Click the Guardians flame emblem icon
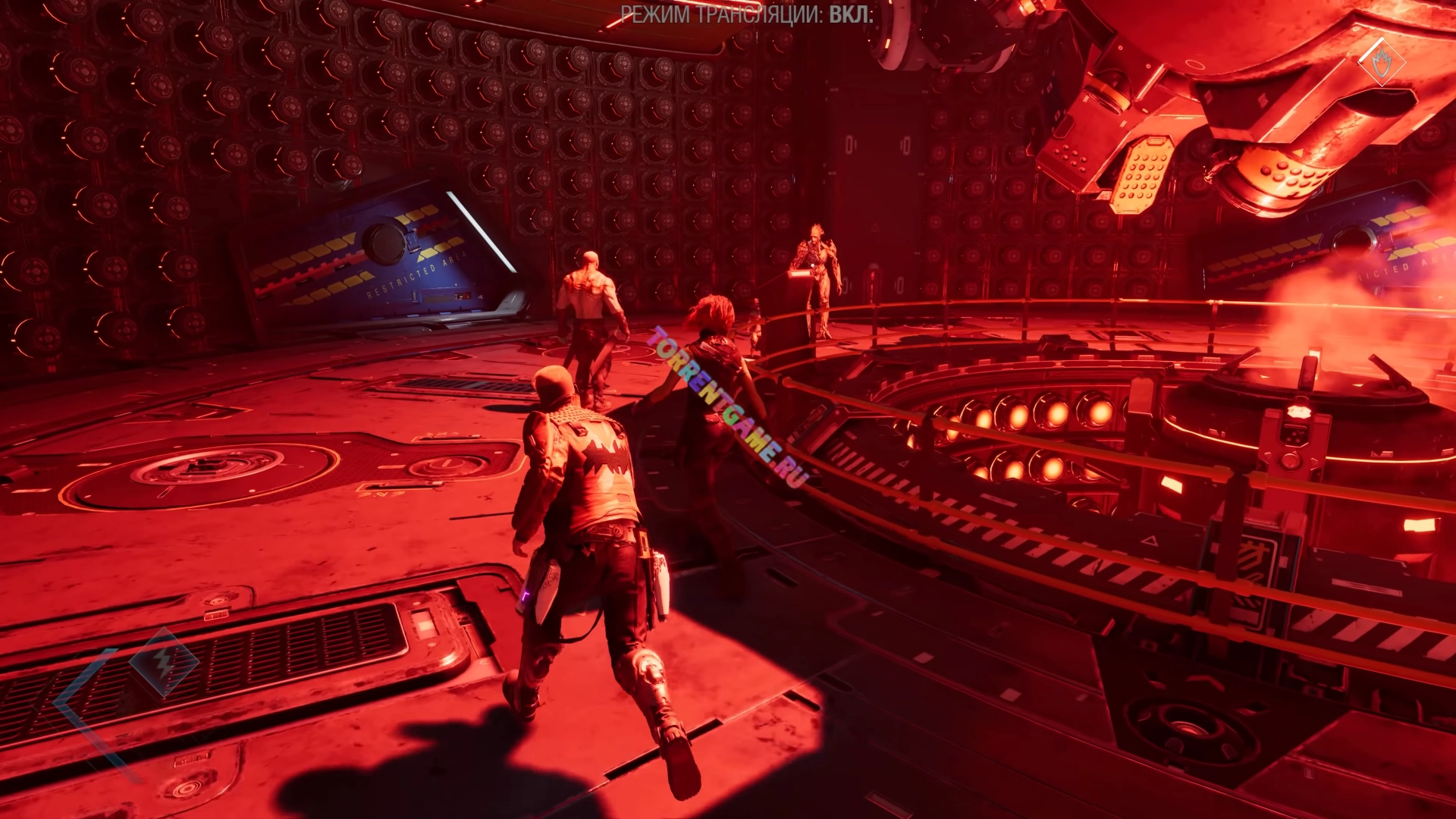 (1381, 63)
